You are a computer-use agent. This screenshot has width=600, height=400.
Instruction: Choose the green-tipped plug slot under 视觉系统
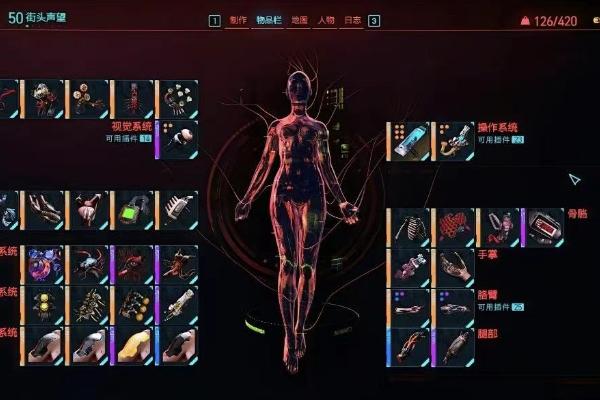point(181,140)
